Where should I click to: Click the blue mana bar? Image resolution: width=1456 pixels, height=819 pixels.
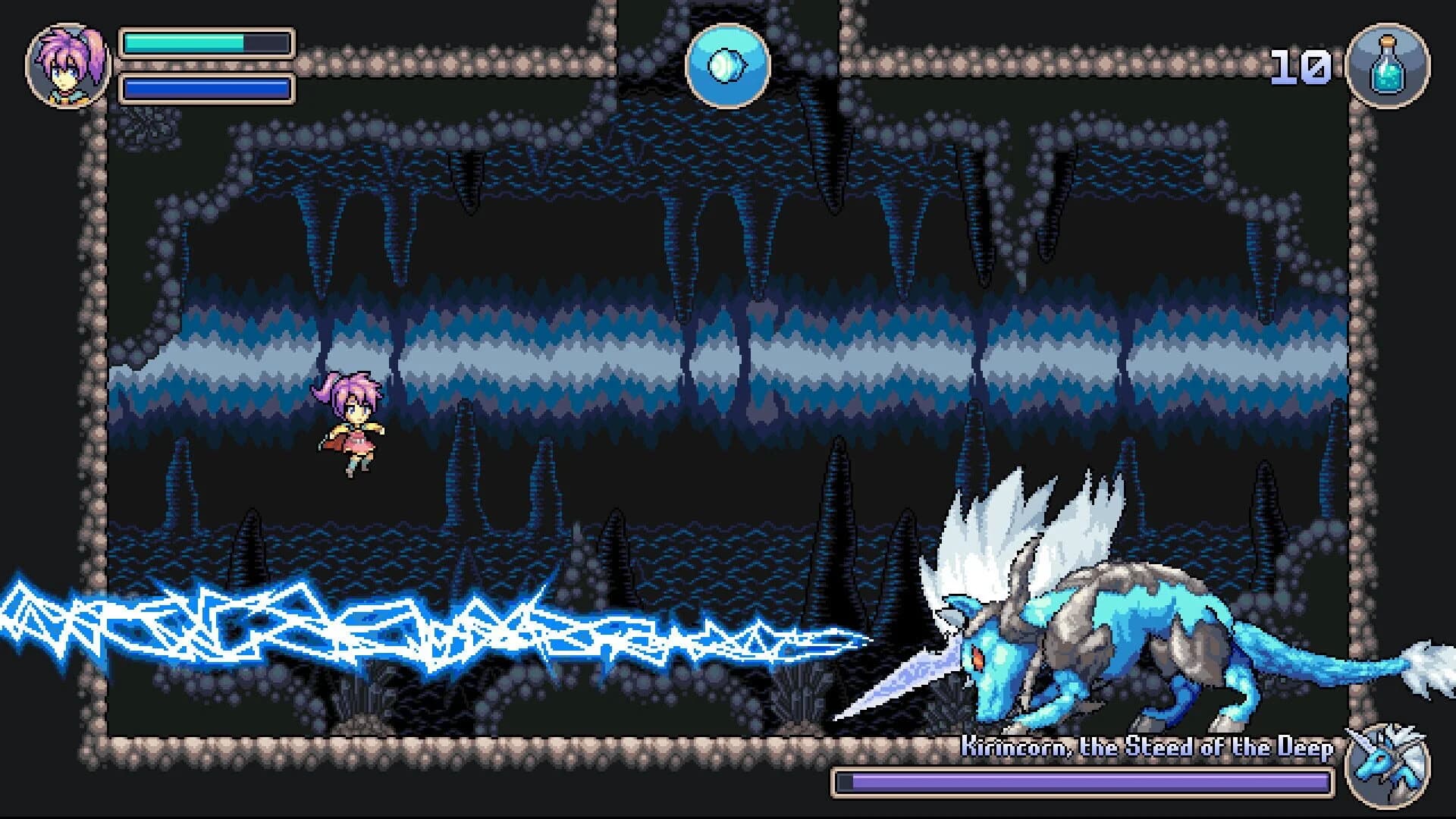[206, 89]
